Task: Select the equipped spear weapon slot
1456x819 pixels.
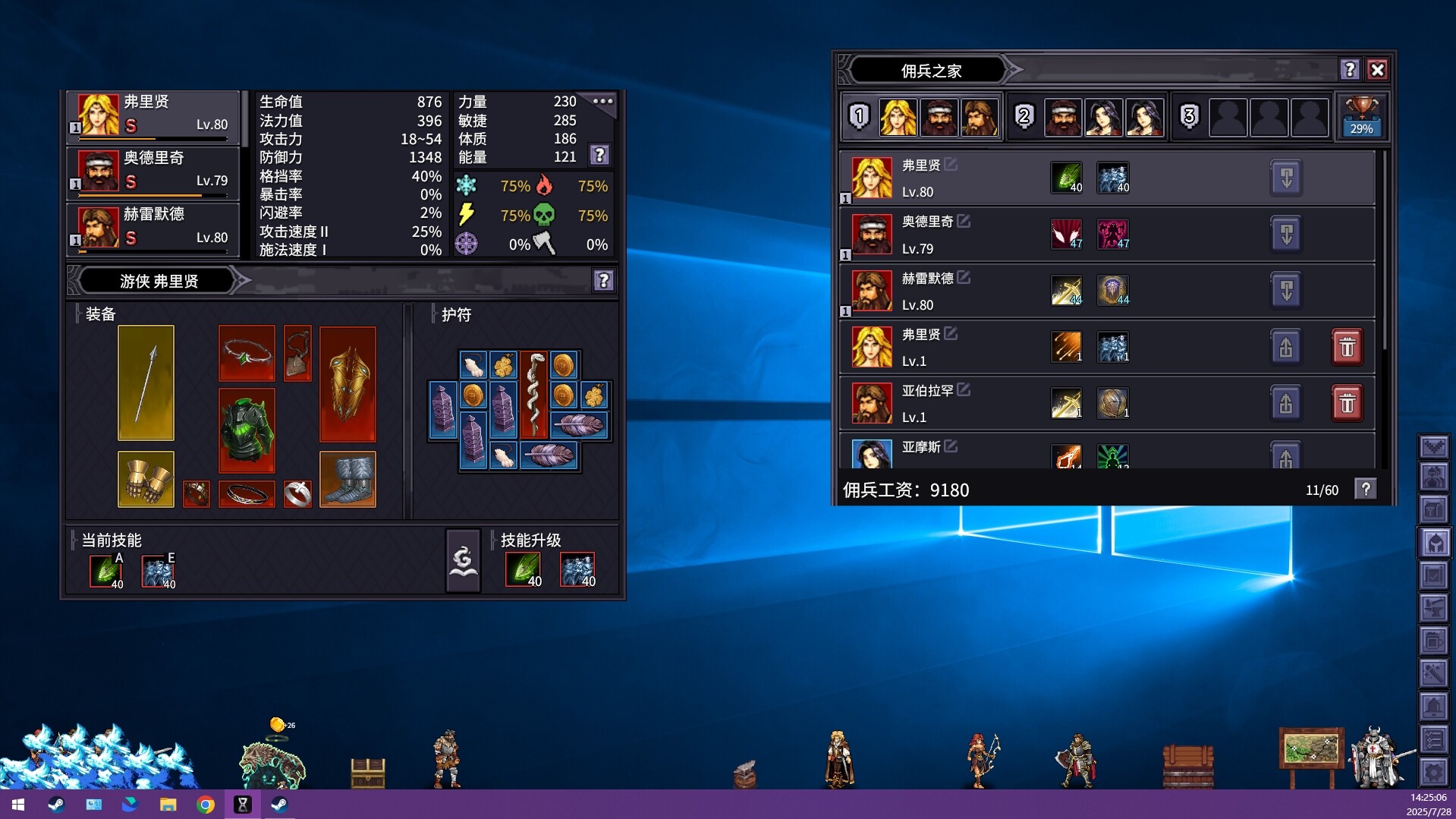Action: point(146,383)
